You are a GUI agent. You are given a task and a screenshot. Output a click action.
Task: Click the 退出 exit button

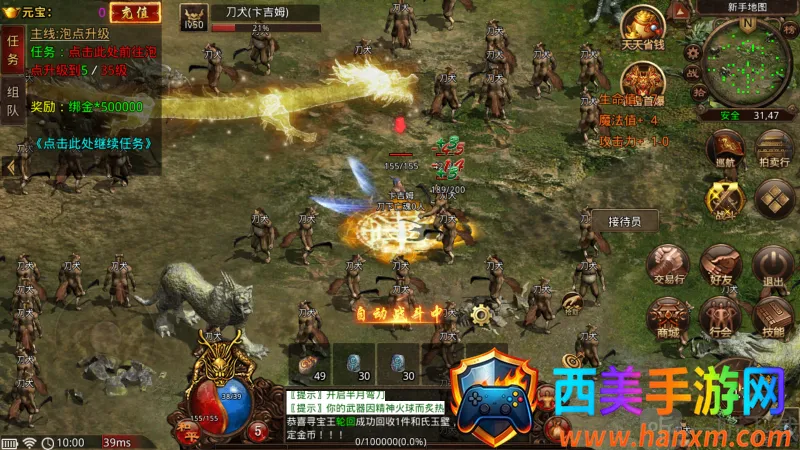click(x=772, y=265)
